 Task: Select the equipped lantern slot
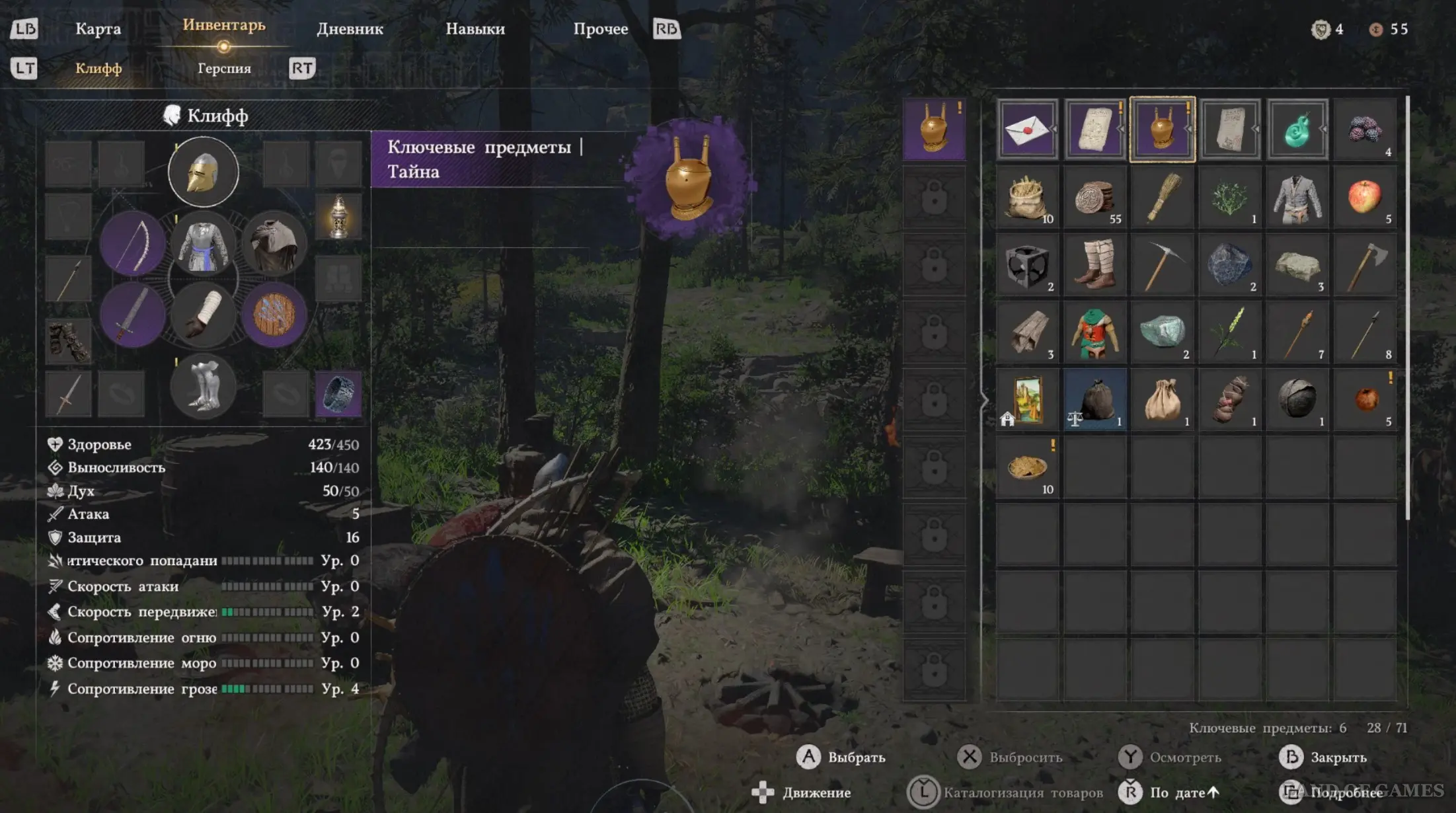[x=338, y=216]
